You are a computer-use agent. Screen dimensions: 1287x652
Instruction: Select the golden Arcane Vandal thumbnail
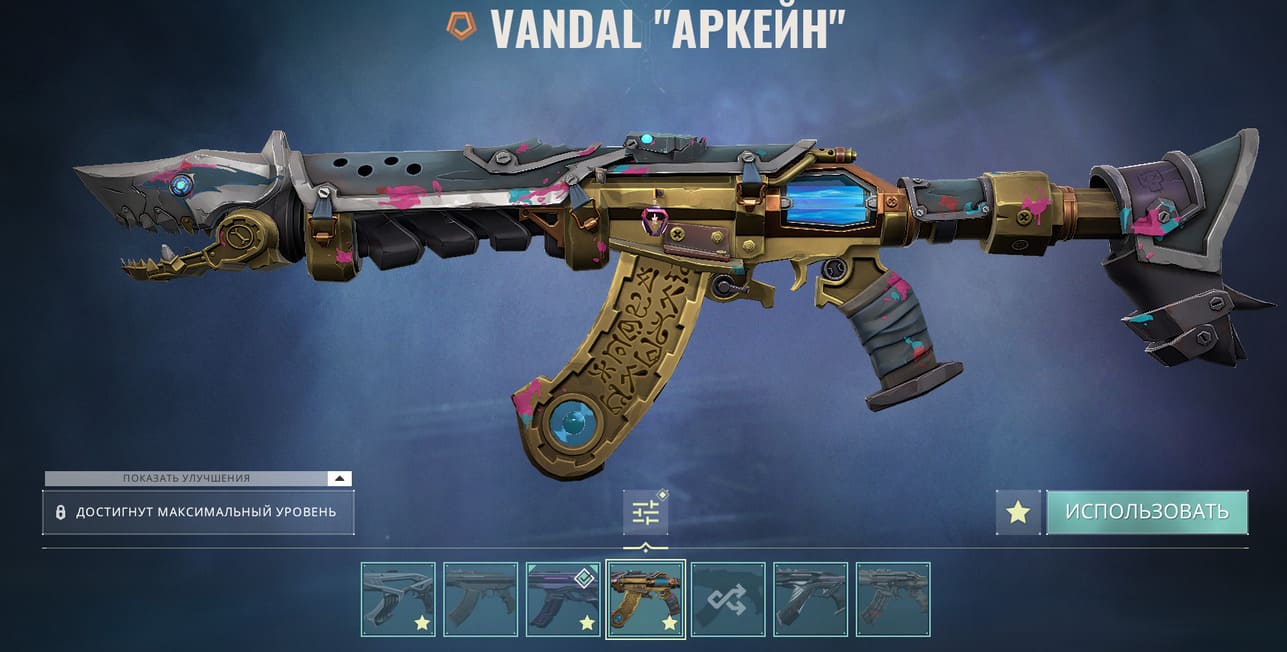[x=646, y=599]
